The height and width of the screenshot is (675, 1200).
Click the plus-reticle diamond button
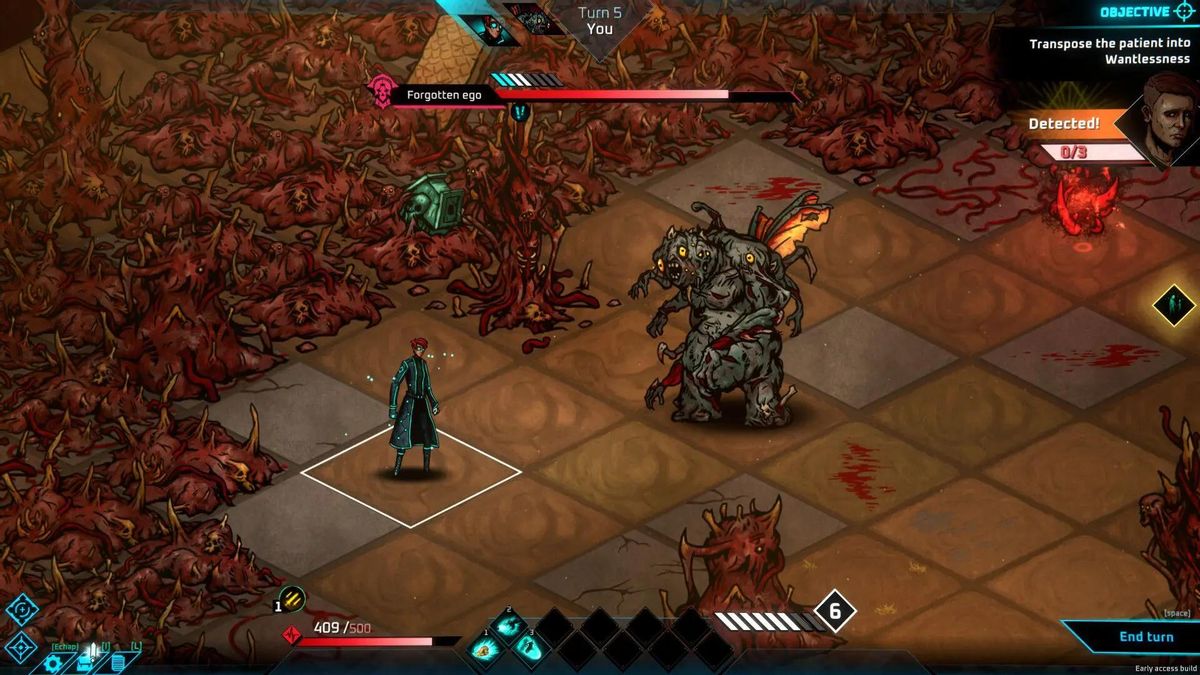[x=22, y=609]
